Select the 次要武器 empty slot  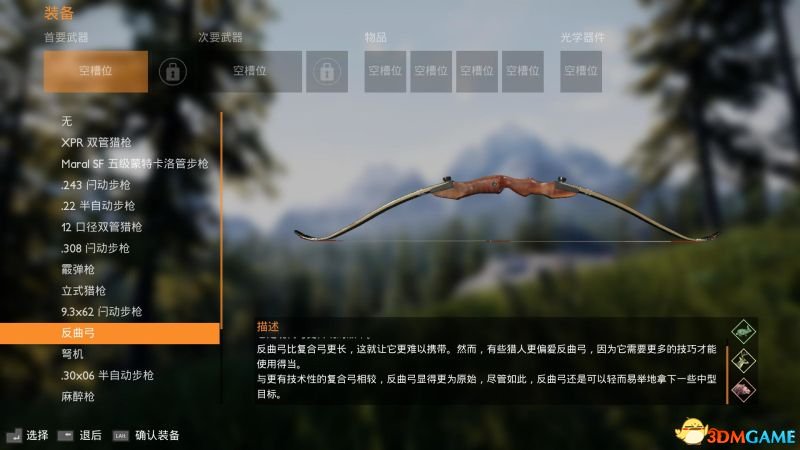(250, 71)
